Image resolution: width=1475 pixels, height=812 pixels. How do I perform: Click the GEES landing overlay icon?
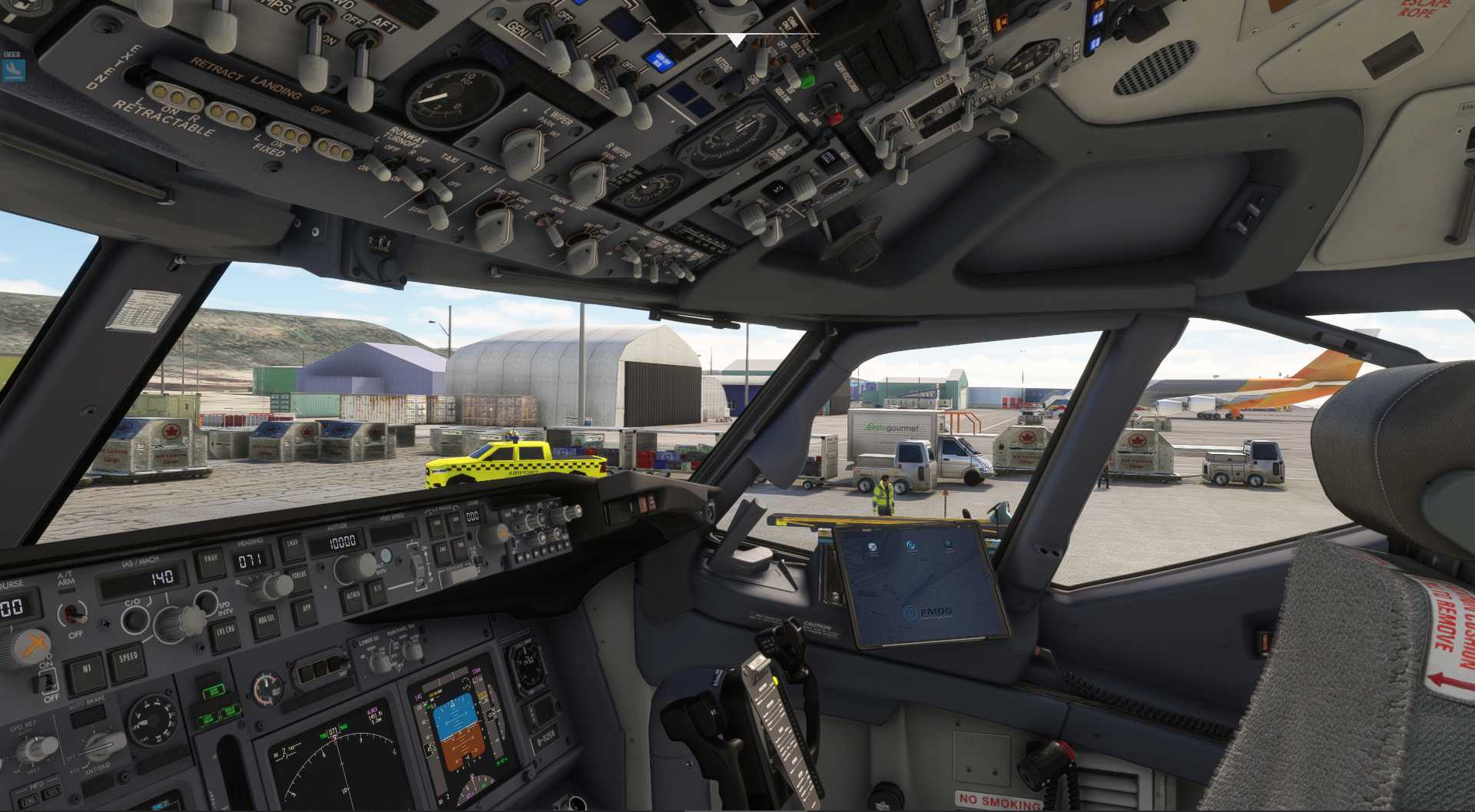tap(12, 71)
